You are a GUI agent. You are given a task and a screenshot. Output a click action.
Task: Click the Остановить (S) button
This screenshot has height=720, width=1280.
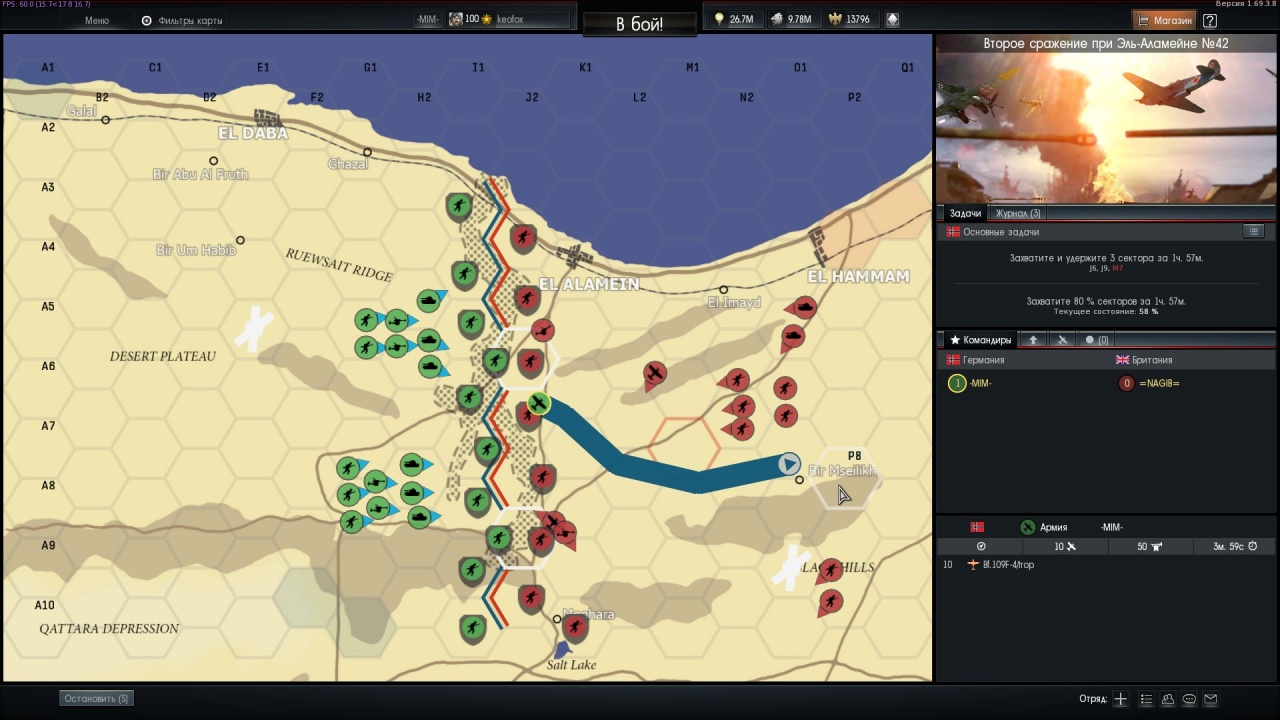coord(95,698)
